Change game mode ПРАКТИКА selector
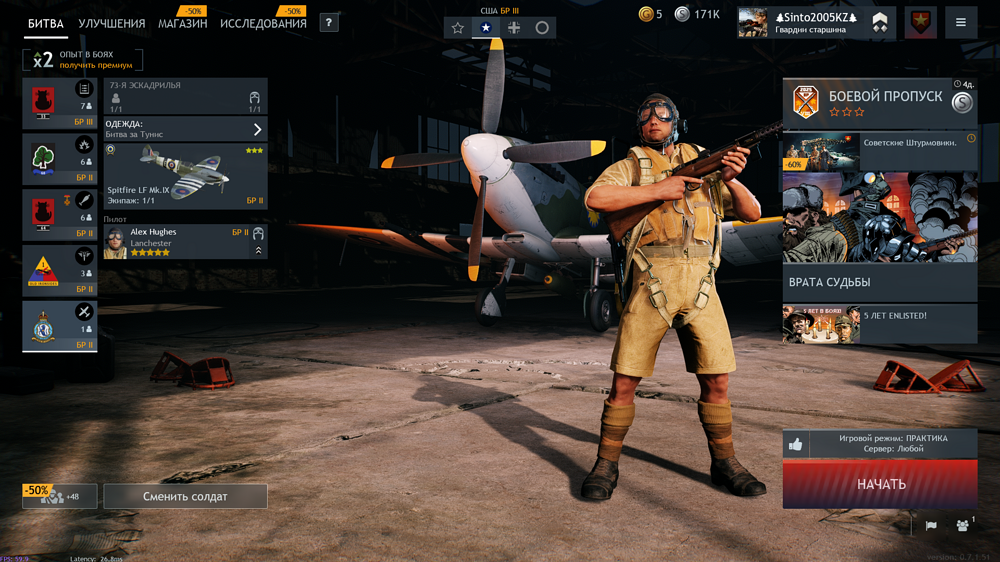This screenshot has height=562, width=1000. [x=879, y=444]
